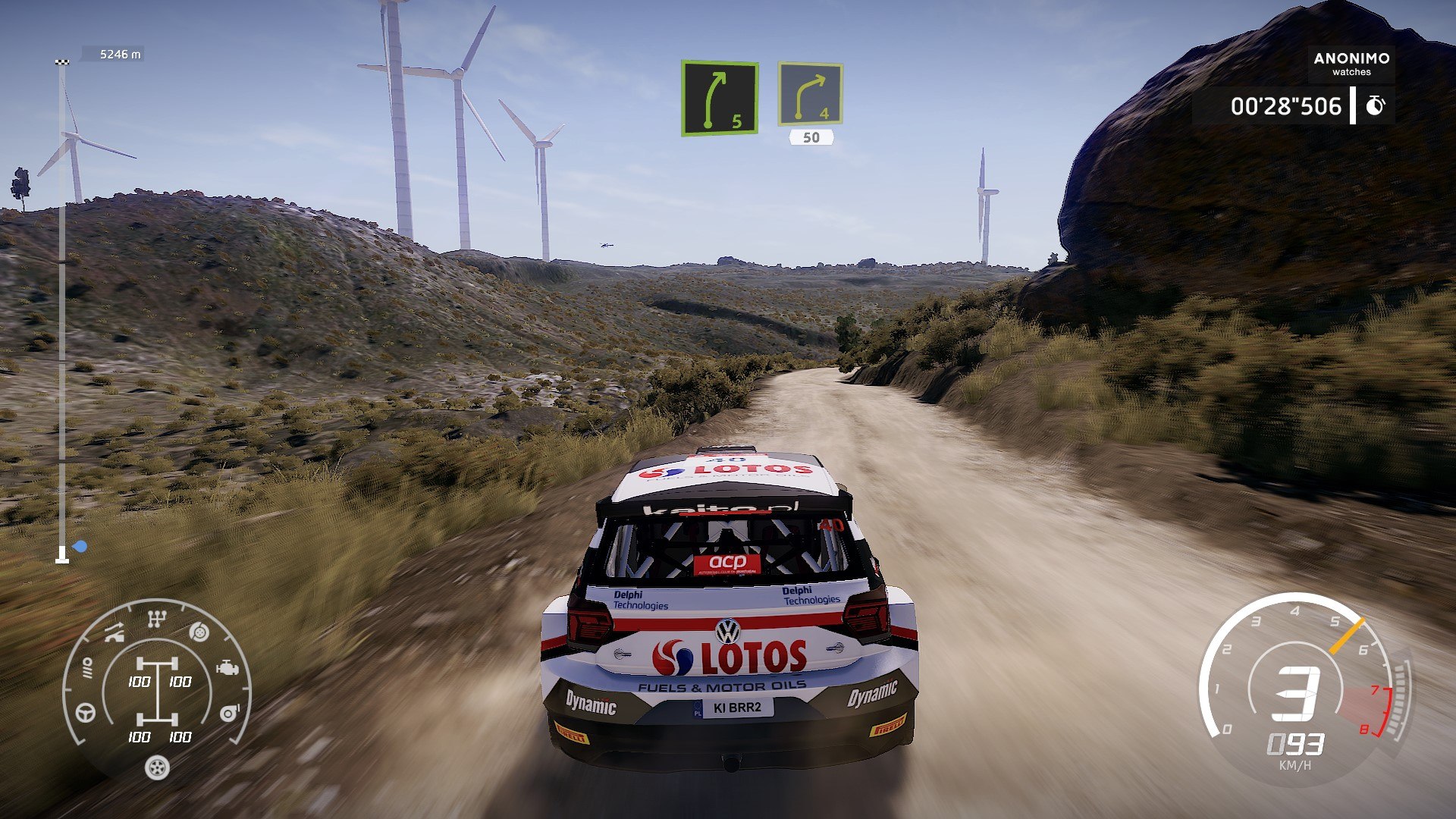Select the tire wheel icon

click(x=157, y=768)
